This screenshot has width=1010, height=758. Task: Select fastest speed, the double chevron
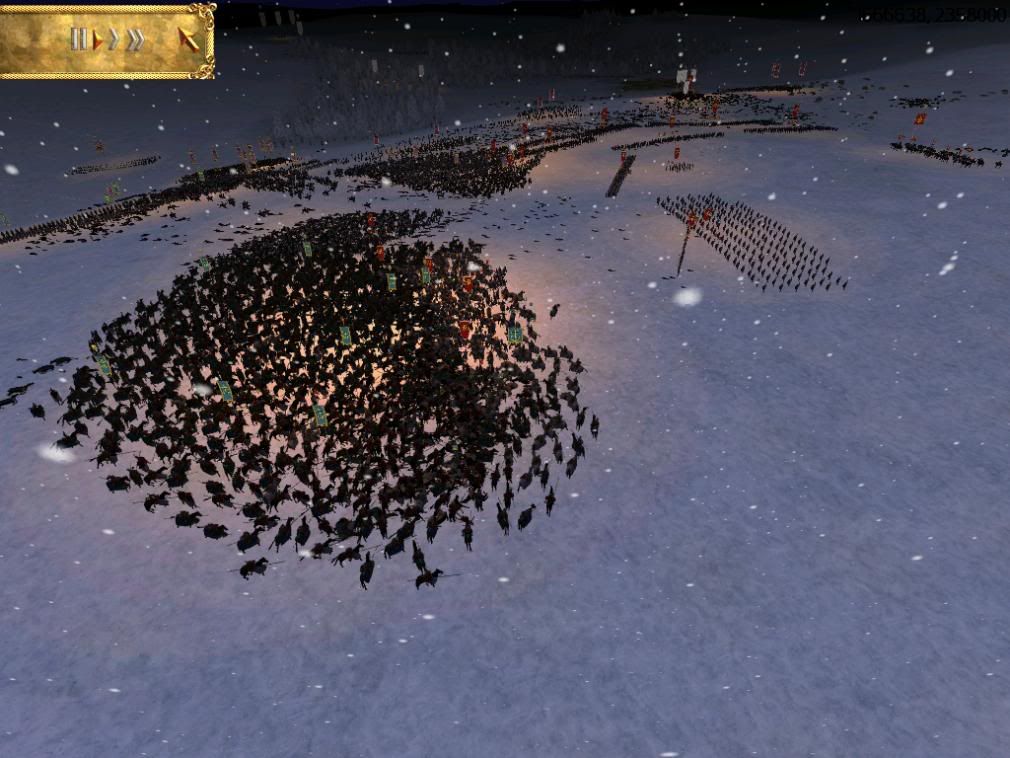pos(135,40)
